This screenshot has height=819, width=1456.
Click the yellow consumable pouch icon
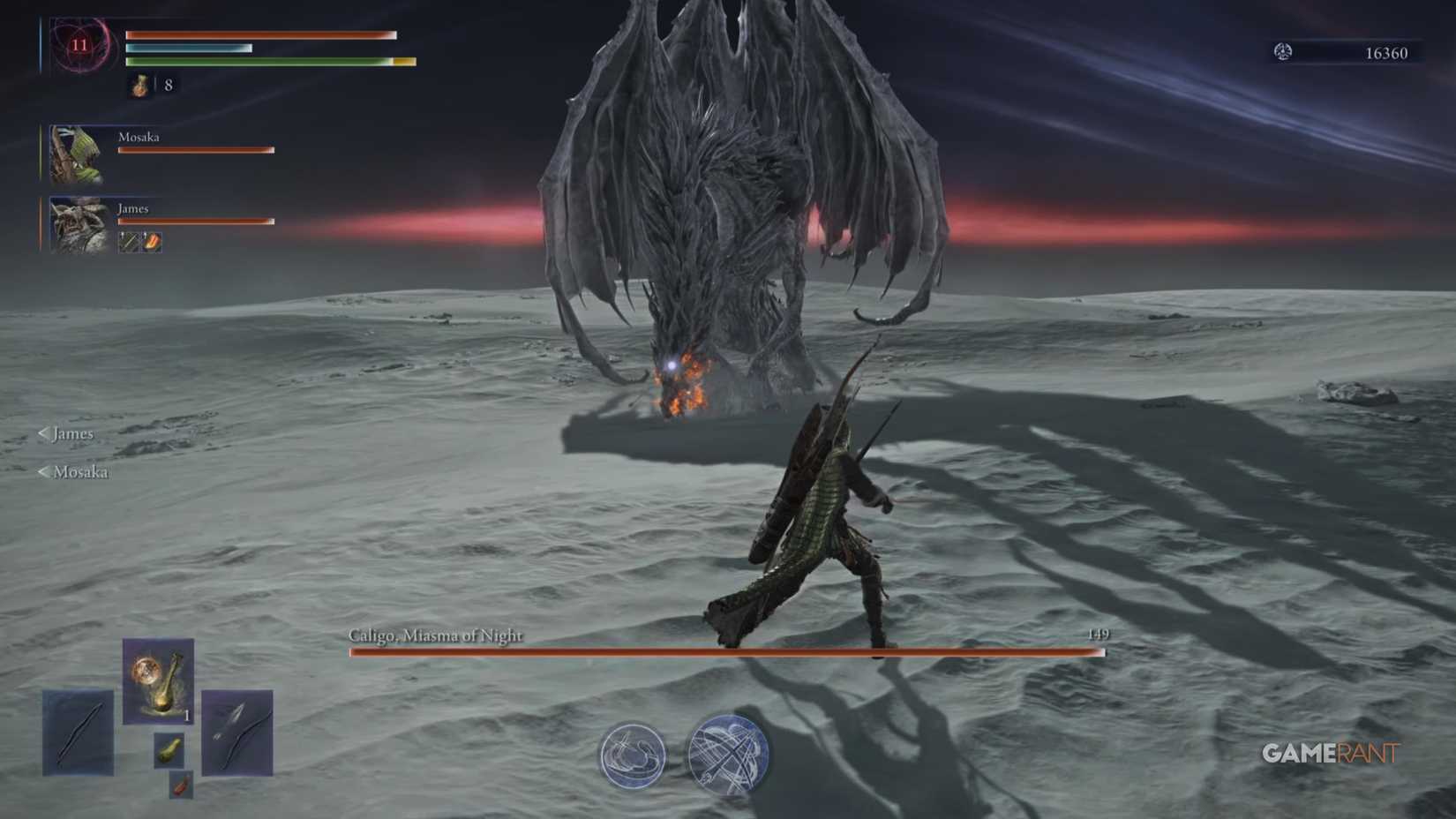(x=169, y=750)
